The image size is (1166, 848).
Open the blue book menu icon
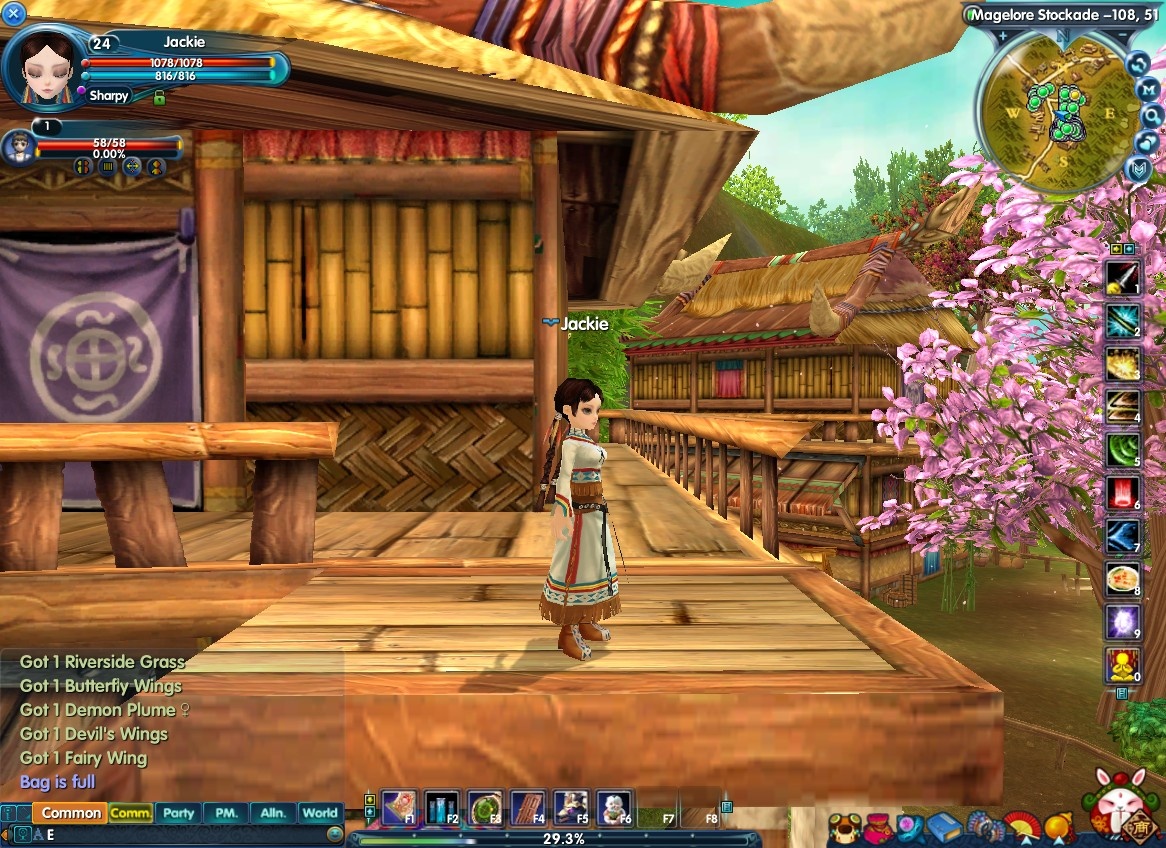[x=944, y=828]
